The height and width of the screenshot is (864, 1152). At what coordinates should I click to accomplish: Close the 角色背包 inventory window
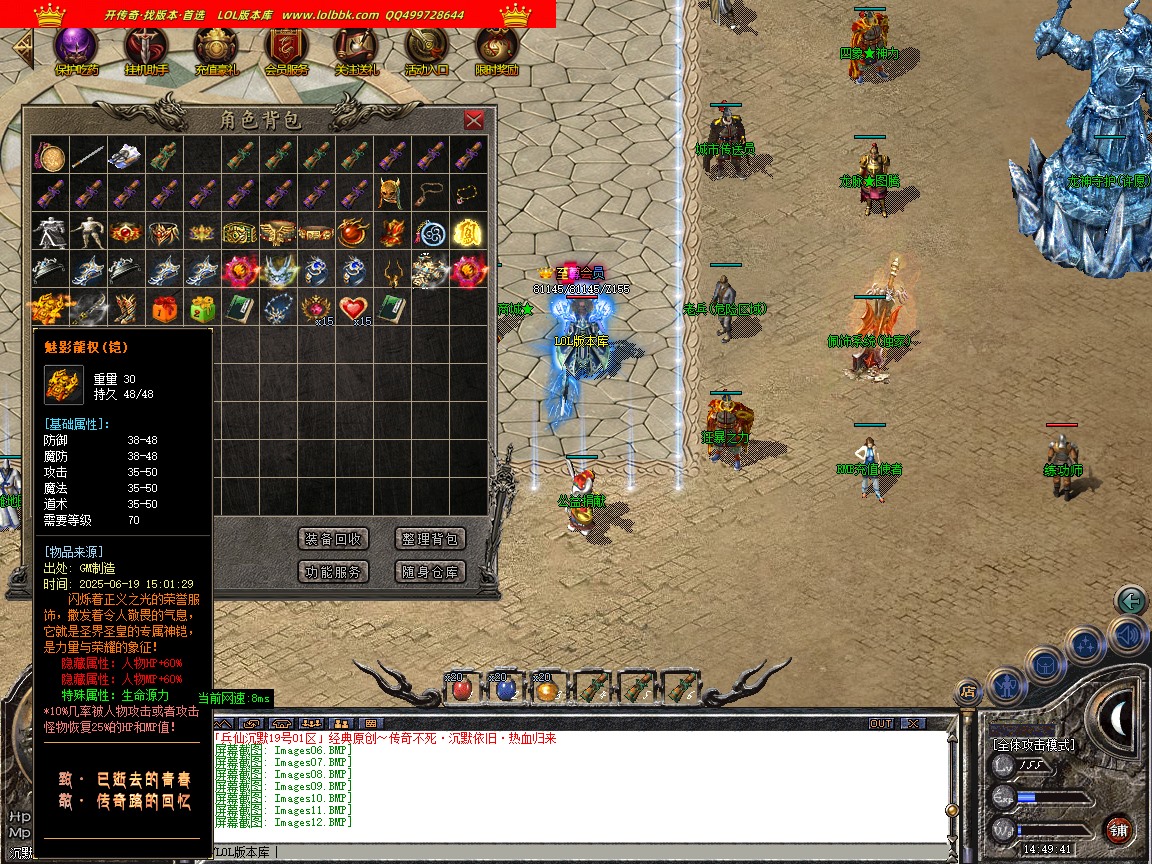pyautogui.click(x=474, y=120)
